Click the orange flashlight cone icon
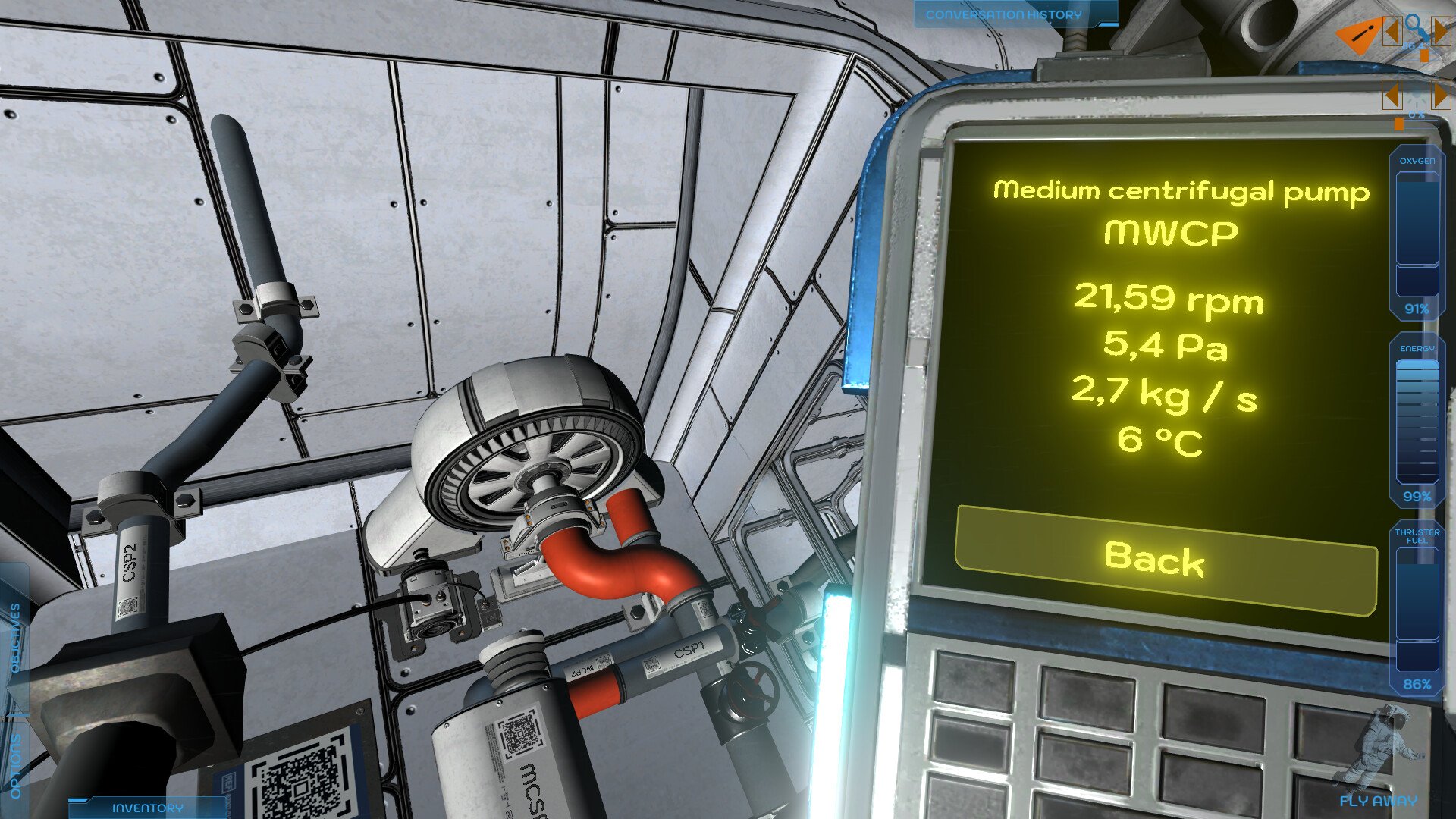This screenshot has width=1456, height=819. [x=1357, y=36]
